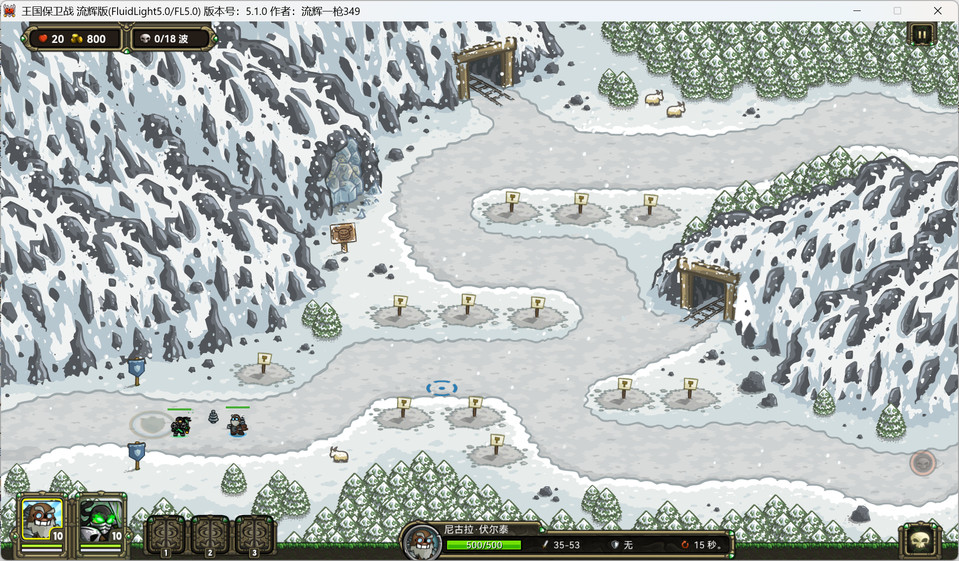Open the golden skull button
The width and height of the screenshot is (959, 561).
point(919,541)
